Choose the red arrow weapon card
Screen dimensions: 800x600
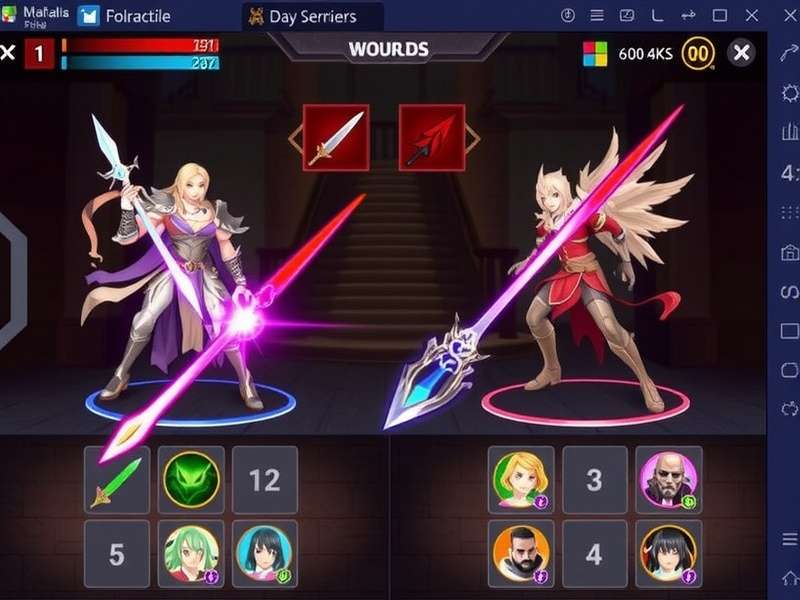(x=432, y=137)
